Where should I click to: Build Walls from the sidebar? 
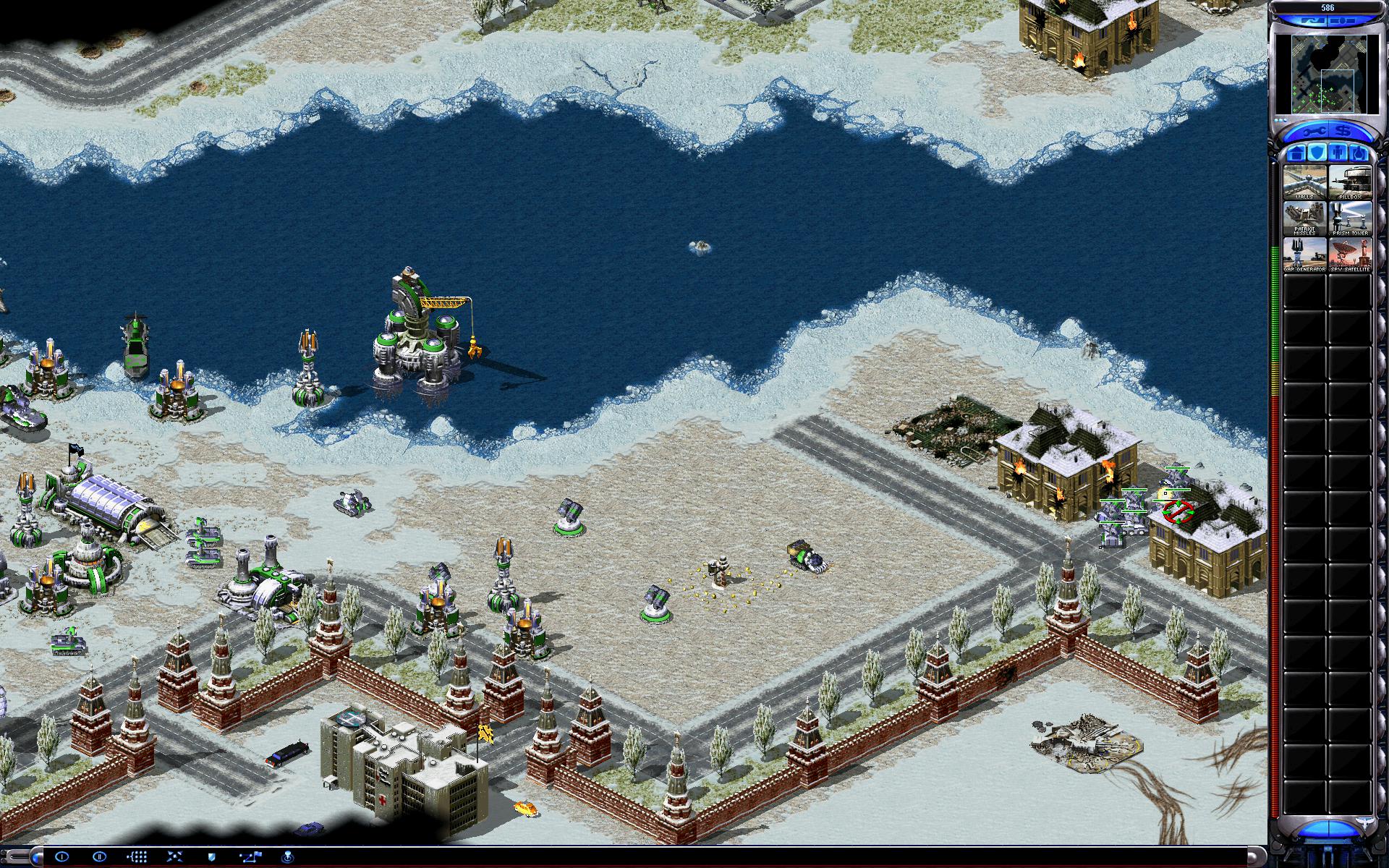click(1304, 182)
